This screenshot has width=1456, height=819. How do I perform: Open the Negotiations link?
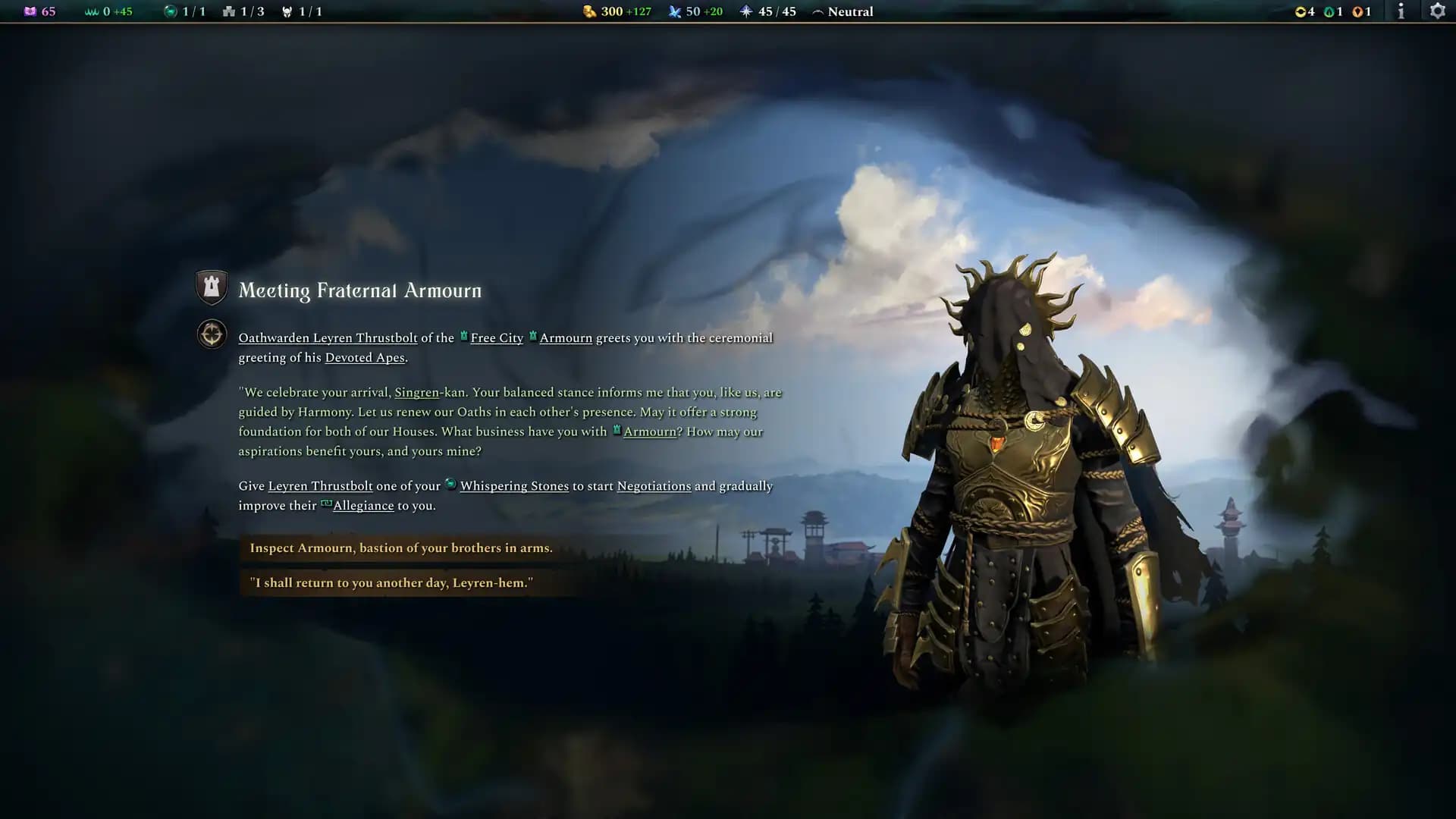[x=654, y=486]
